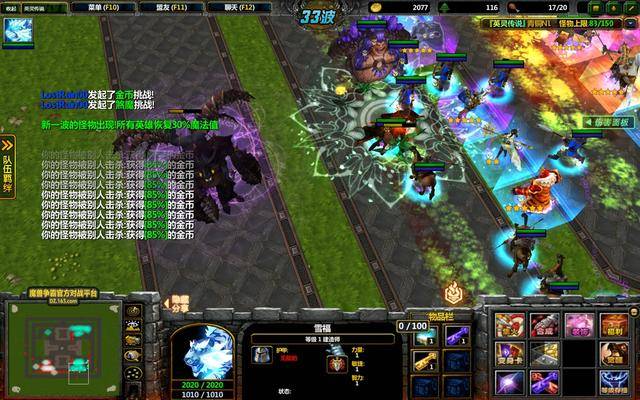The width and height of the screenshot is (640, 400).
Task: Open the 伤害面板 damage panel
Action: (607, 121)
